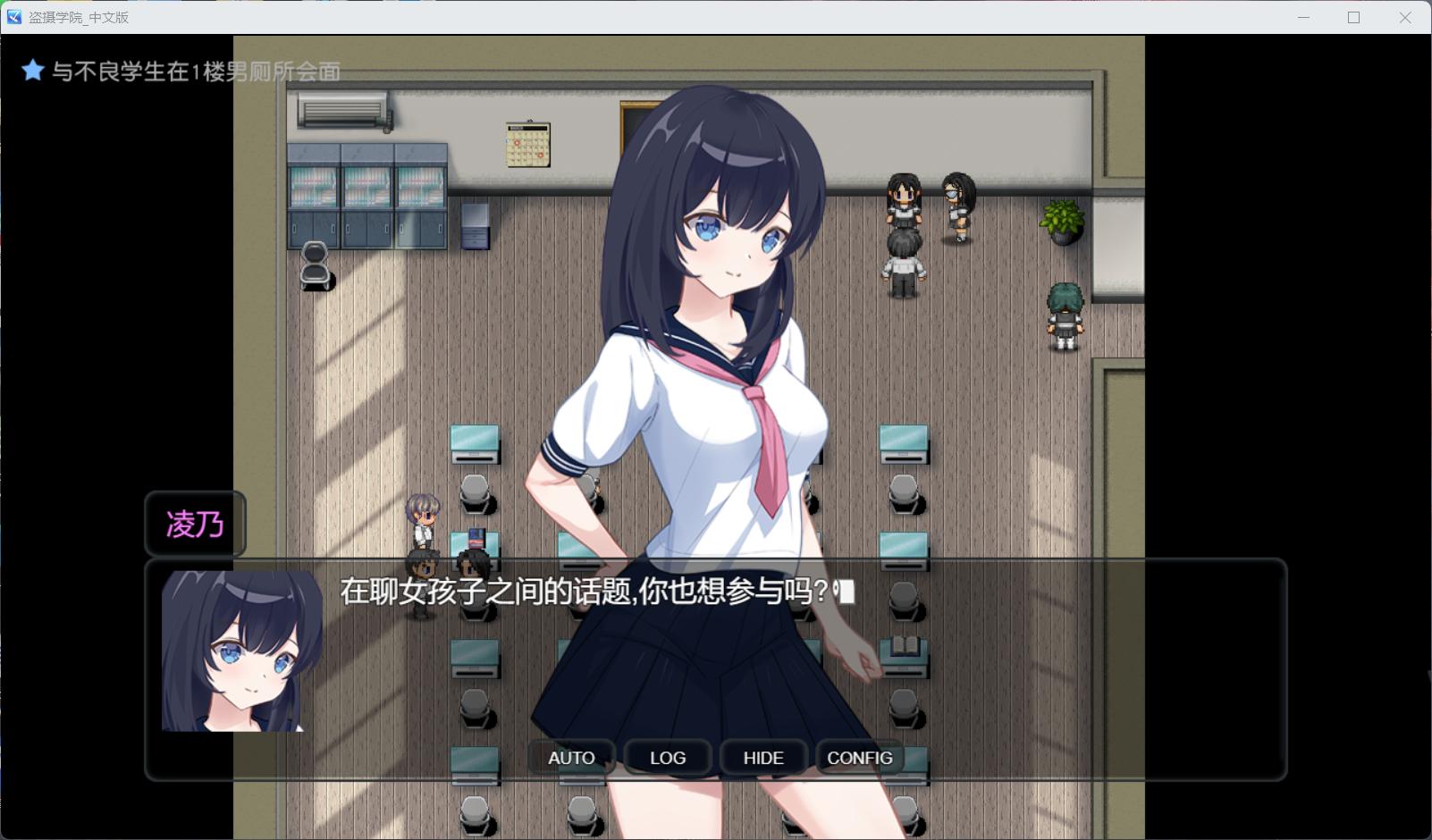This screenshot has width=1432, height=840.
Task: Maximize the game window
Action: 1354,17
